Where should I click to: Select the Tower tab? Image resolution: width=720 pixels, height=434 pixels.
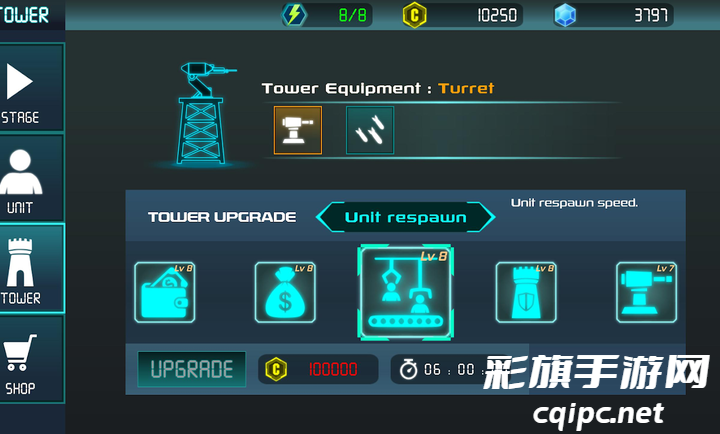click(23, 268)
